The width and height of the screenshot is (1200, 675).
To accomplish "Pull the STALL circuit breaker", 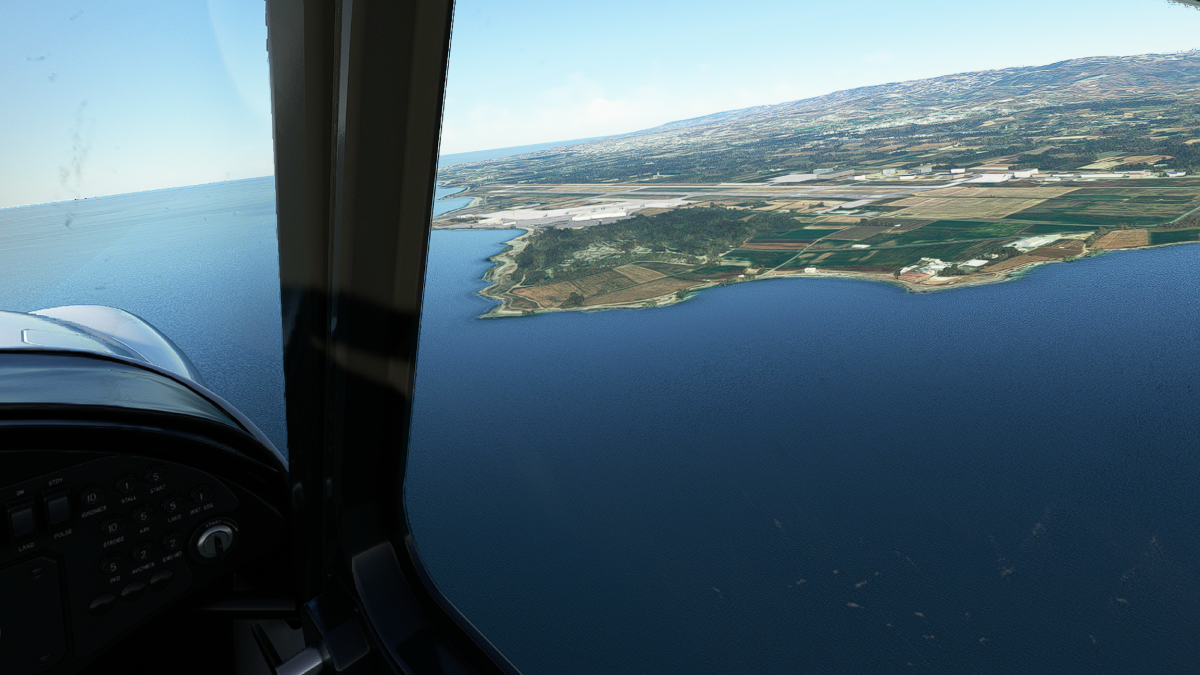I will pyautogui.click(x=126, y=483).
